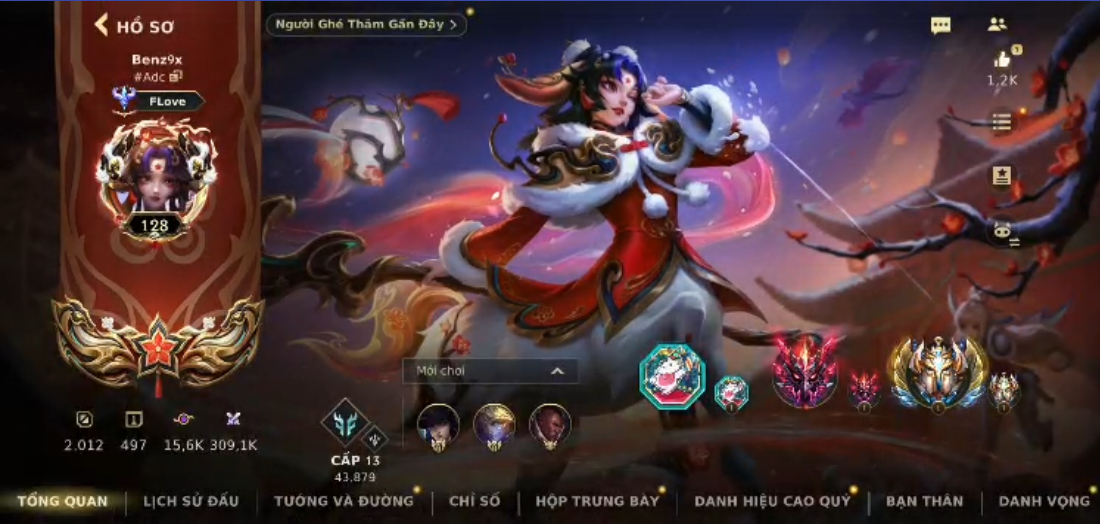Switch to the Tổng Quan tab
This screenshot has width=1100, height=524.
click(x=62, y=501)
